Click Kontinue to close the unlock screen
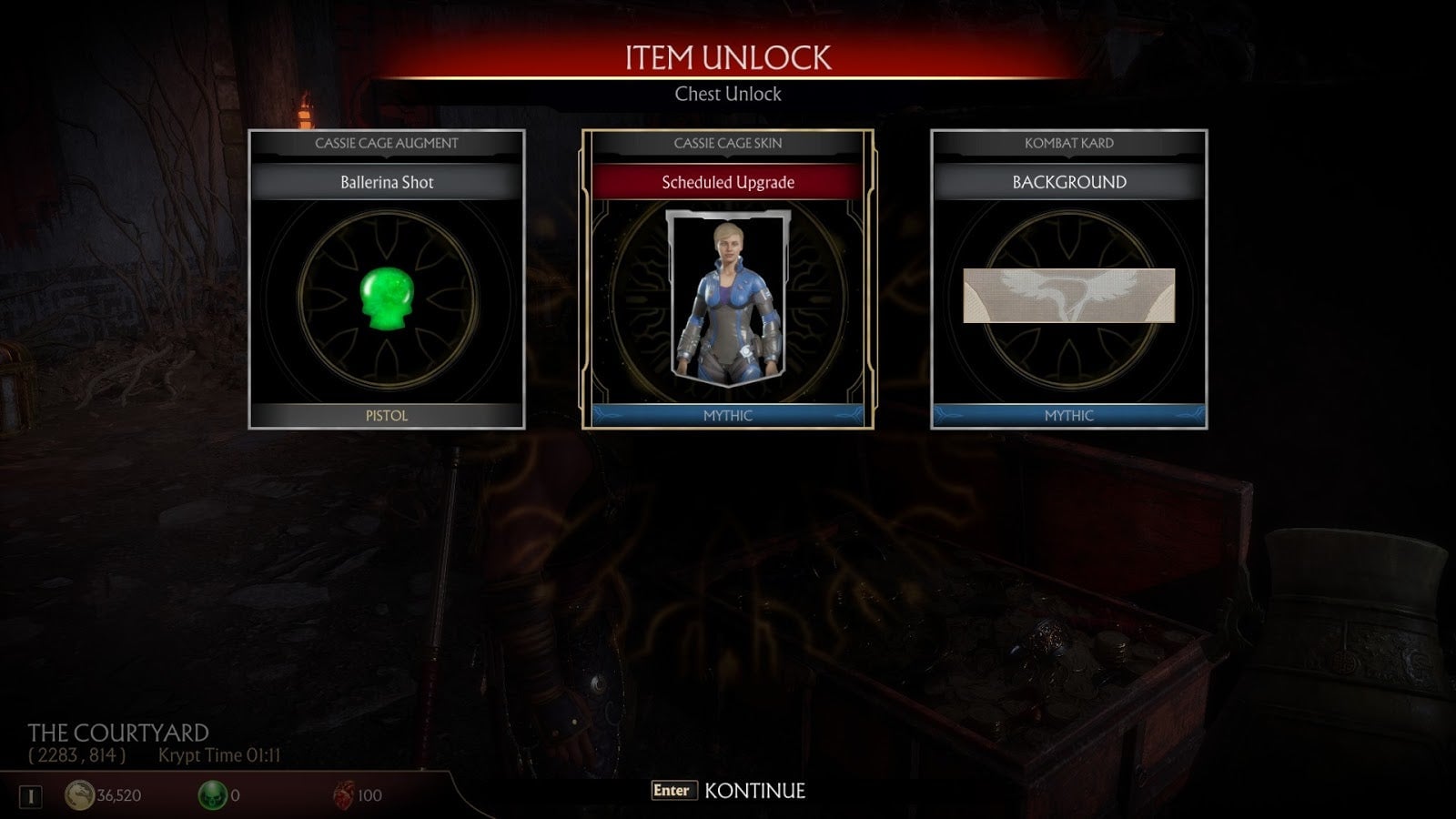This screenshot has width=1456, height=819. (x=729, y=791)
